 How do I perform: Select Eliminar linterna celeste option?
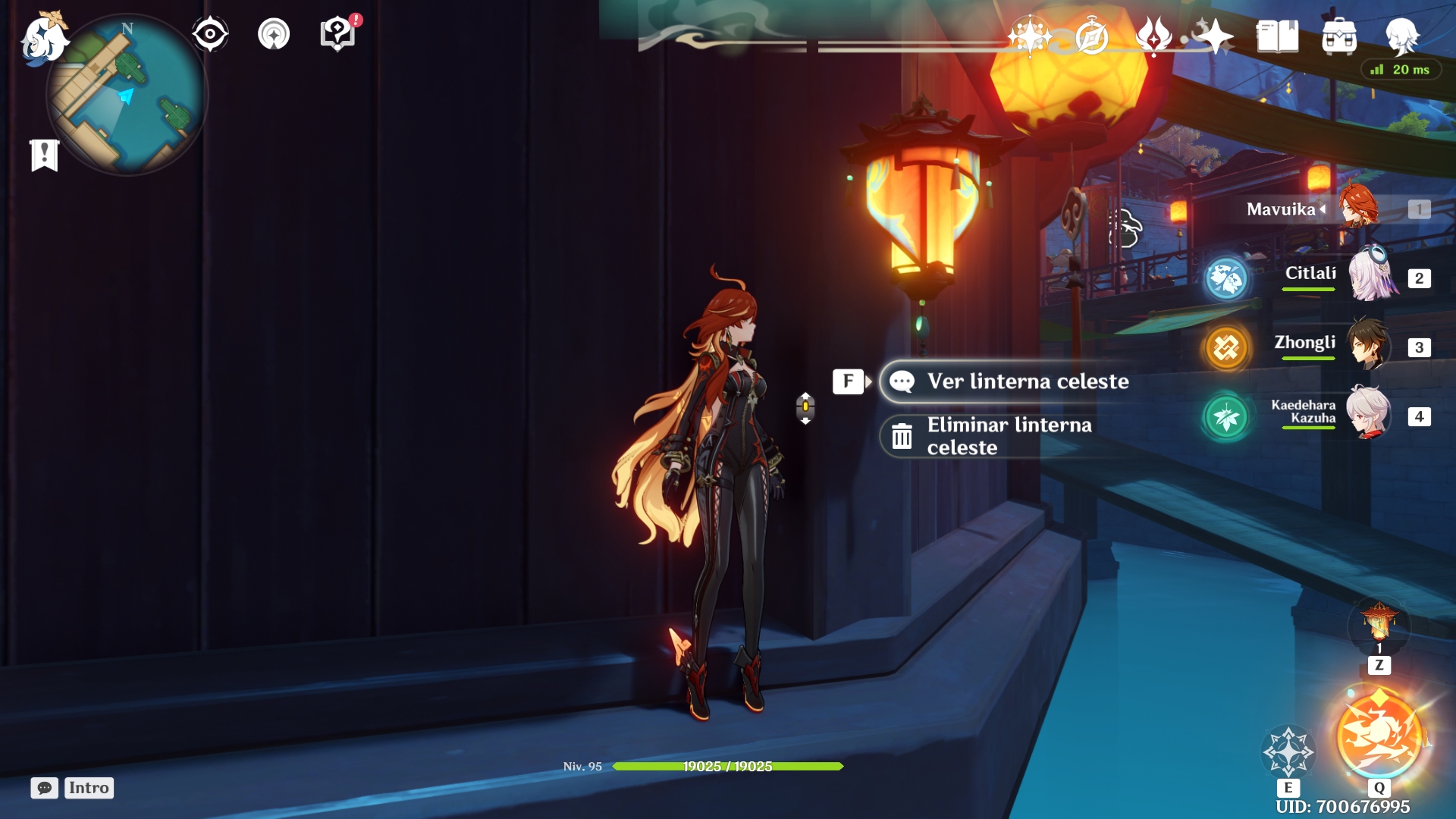point(1009,436)
